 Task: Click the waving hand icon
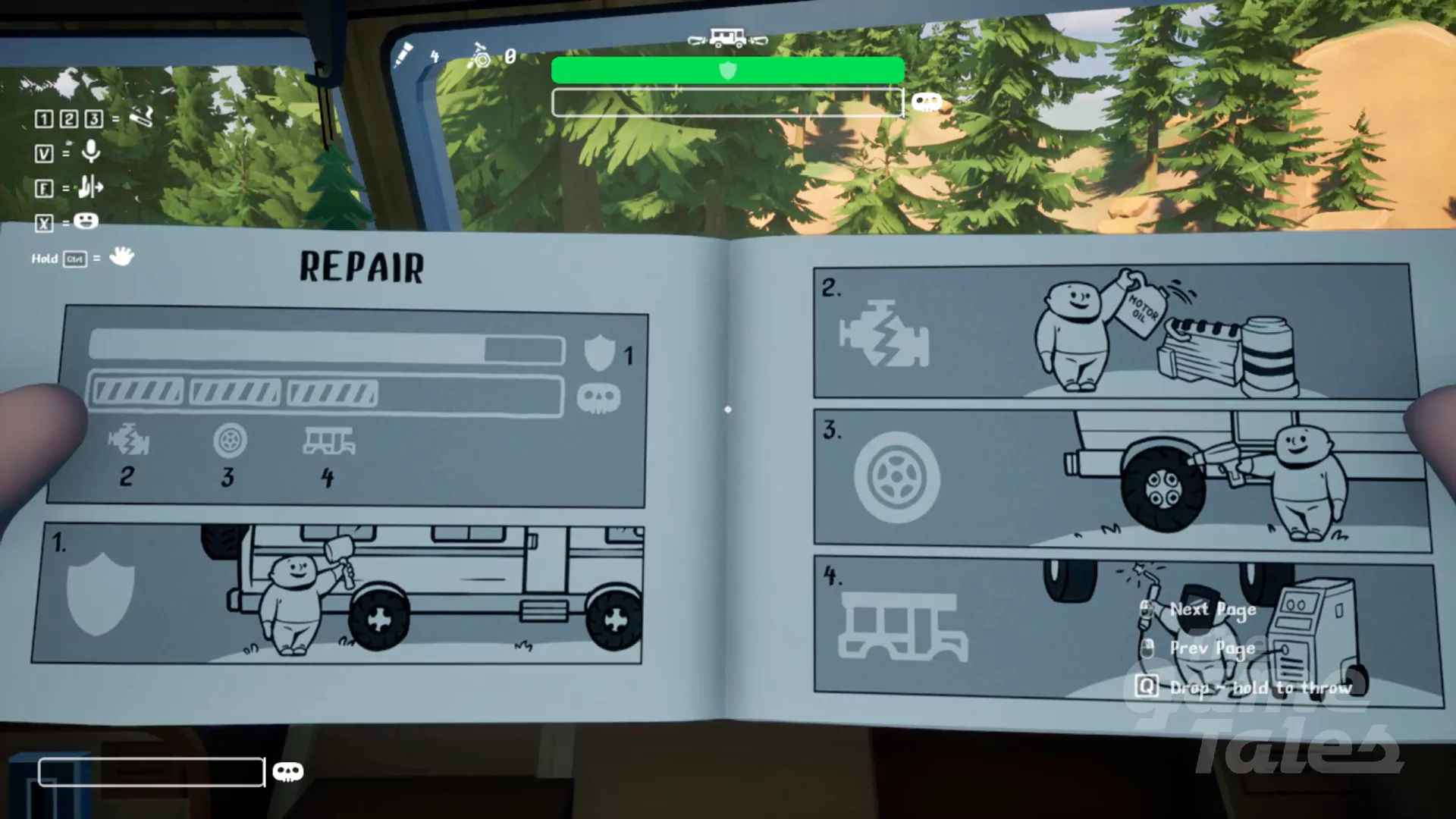click(x=121, y=257)
